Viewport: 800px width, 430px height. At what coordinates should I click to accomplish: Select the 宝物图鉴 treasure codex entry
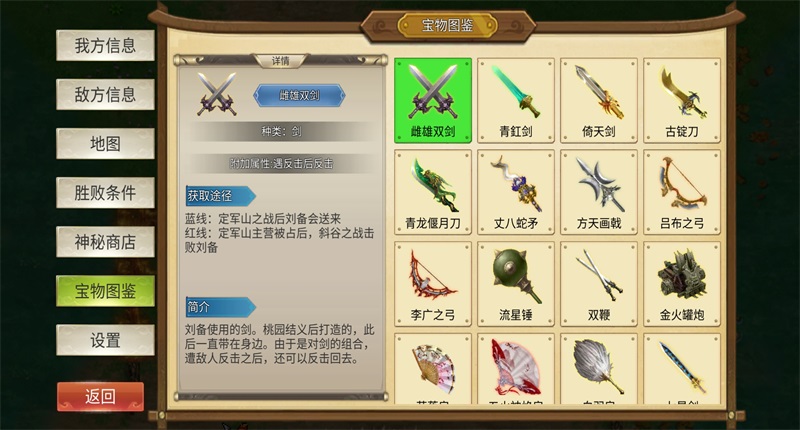105,291
